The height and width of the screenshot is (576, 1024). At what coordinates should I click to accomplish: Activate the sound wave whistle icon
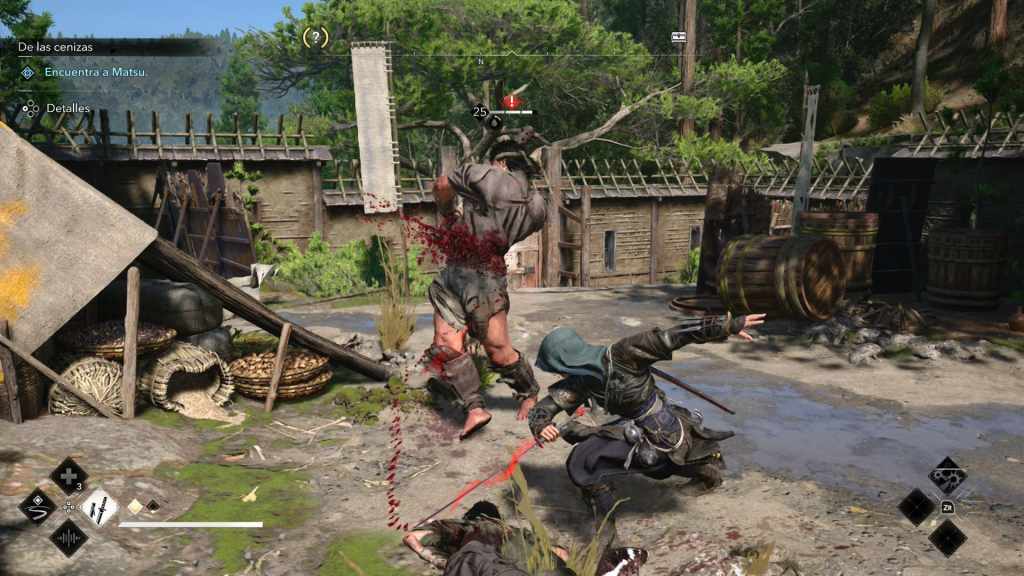pos(68,538)
